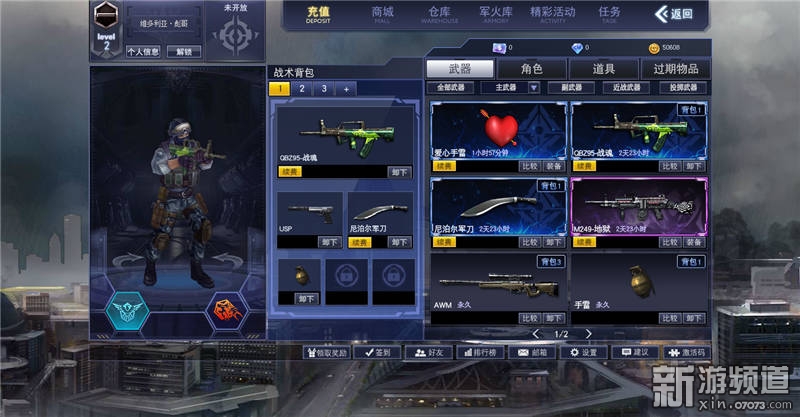Click the 返回 back button
The height and width of the screenshot is (417, 800).
pyautogui.click(x=674, y=14)
